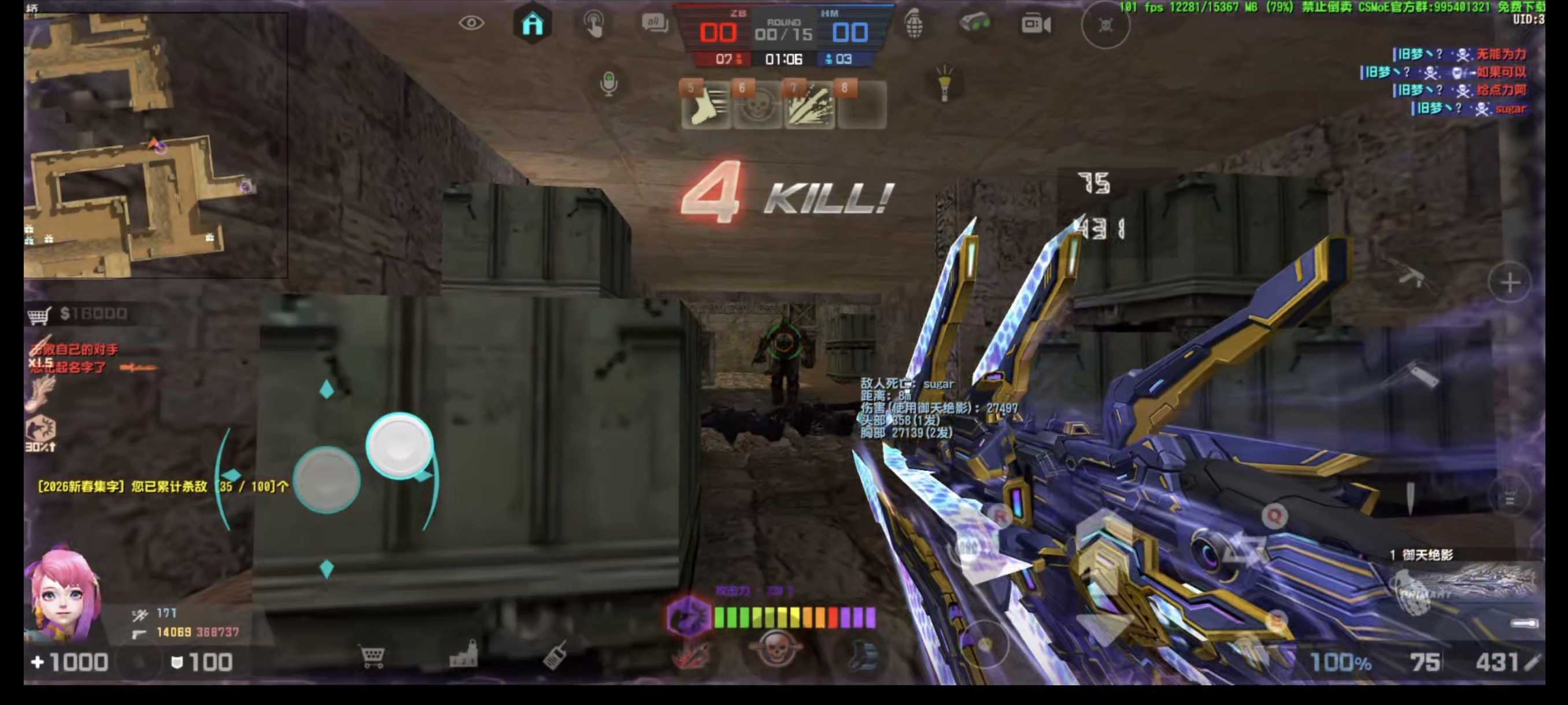Select the touch-finger control icon
1568x705 pixels.
pos(594,24)
